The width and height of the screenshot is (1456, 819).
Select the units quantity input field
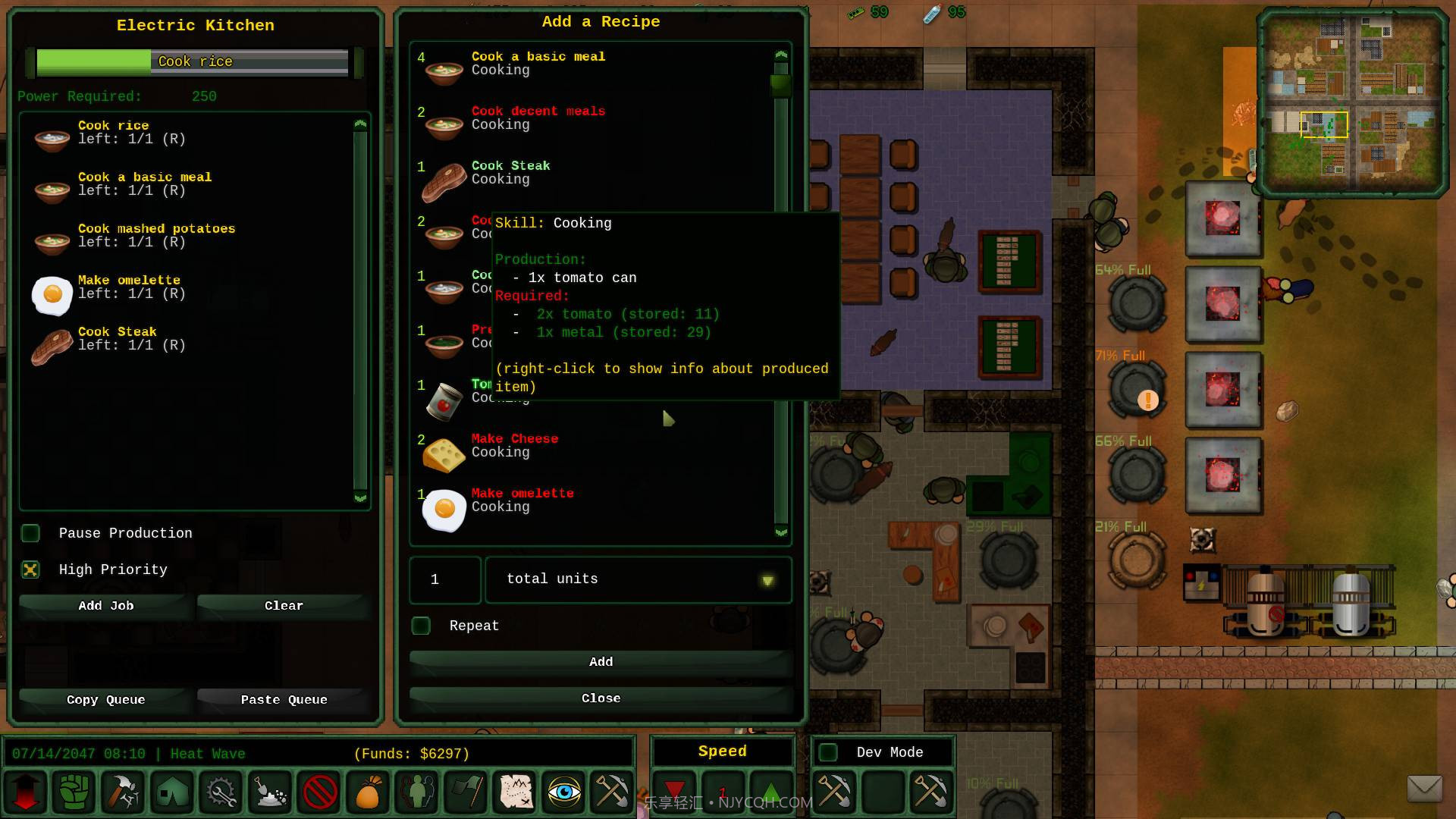445,580
